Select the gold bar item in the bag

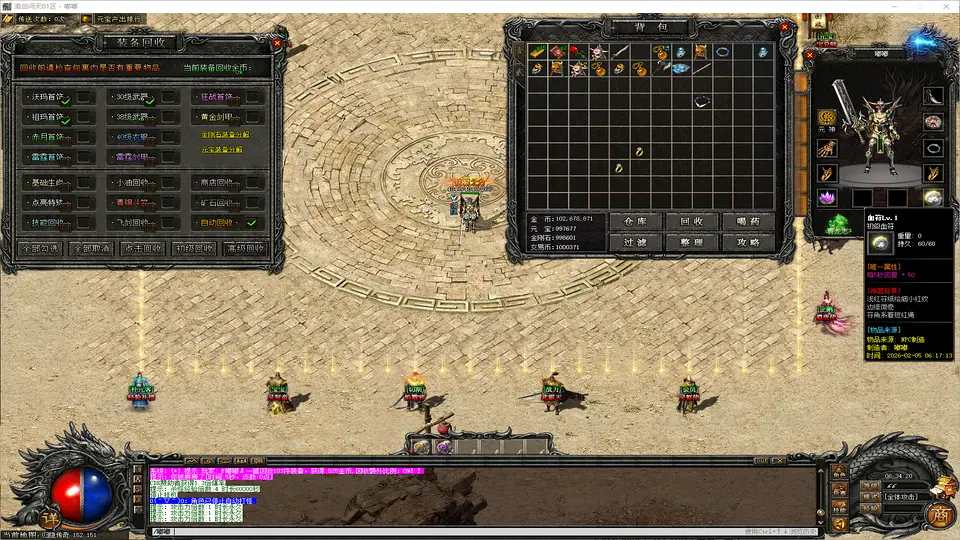click(537, 51)
